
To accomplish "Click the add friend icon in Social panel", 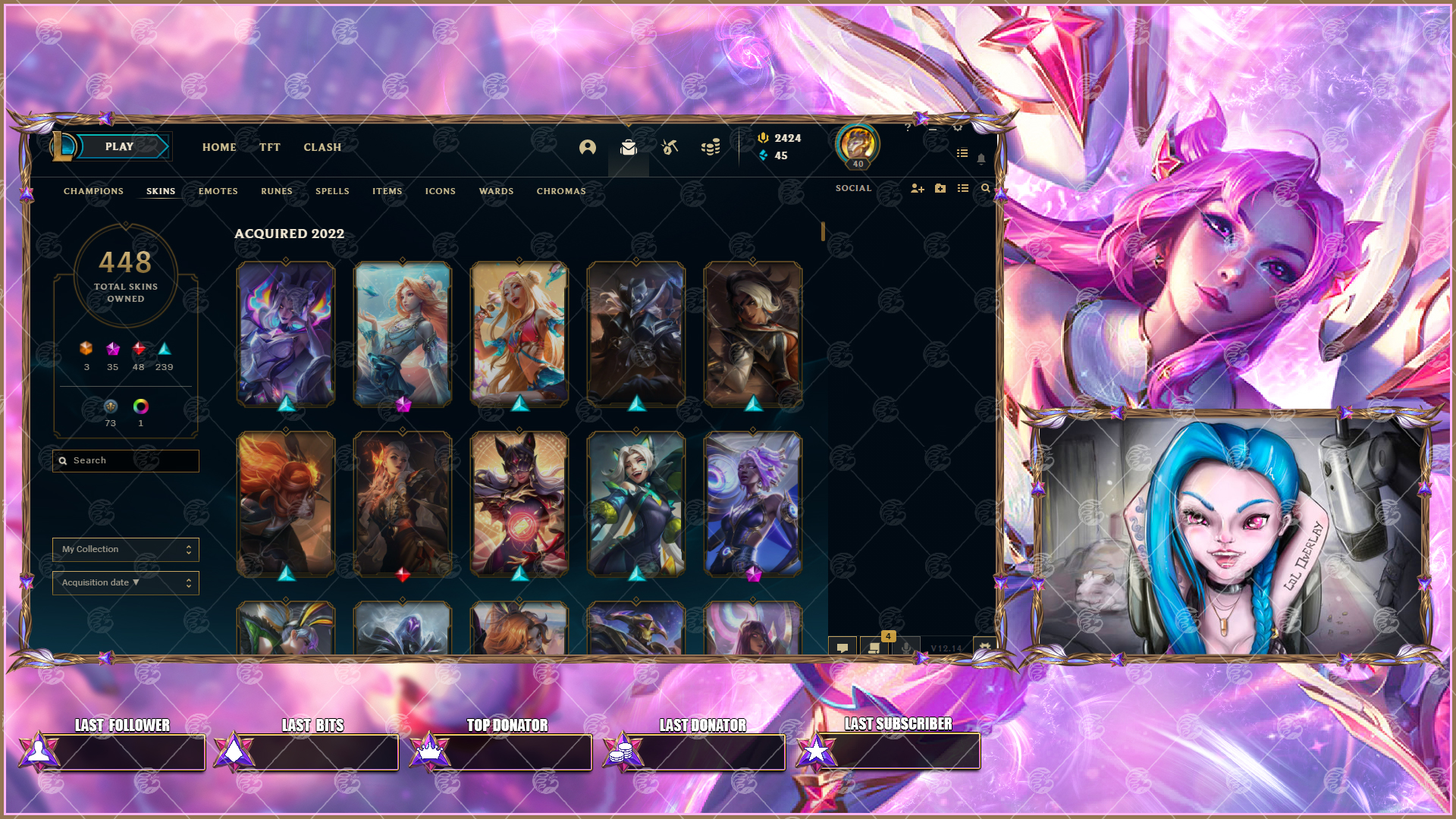I will click(918, 188).
